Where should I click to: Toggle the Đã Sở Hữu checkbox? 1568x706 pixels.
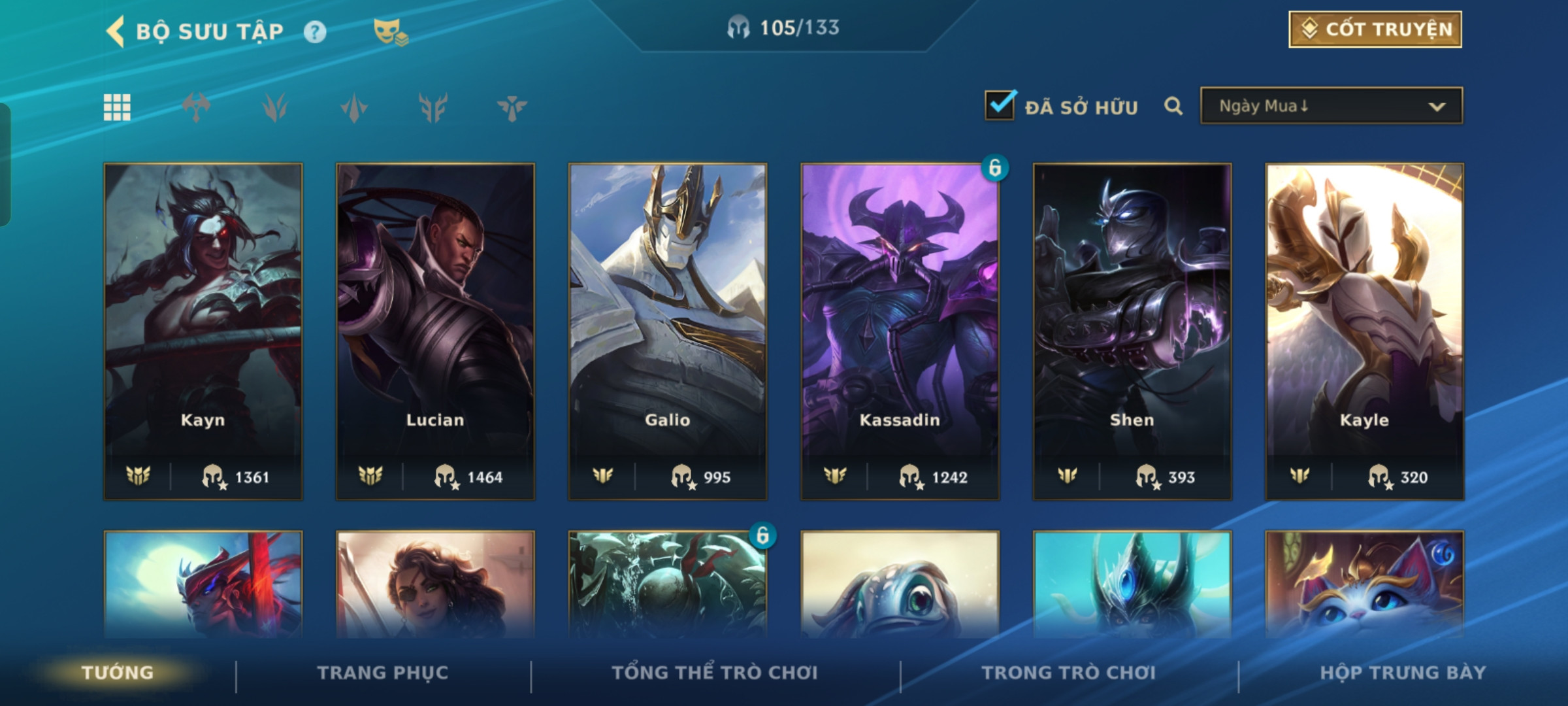click(1000, 106)
